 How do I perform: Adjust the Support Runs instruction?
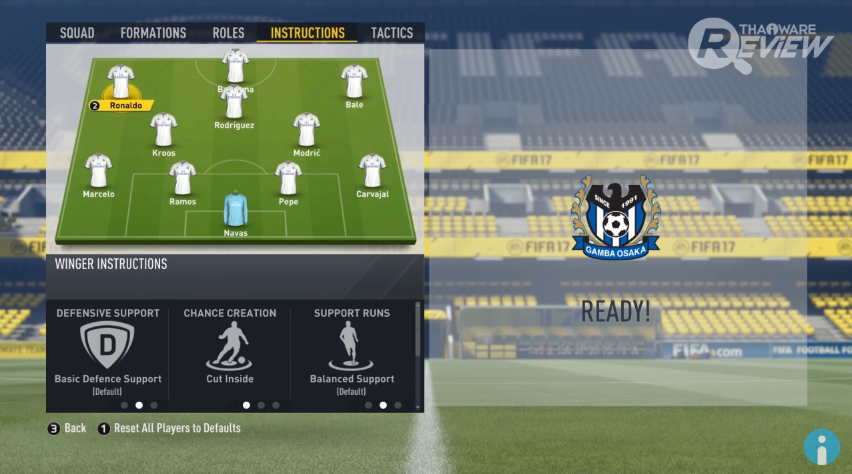pos(352,348)
